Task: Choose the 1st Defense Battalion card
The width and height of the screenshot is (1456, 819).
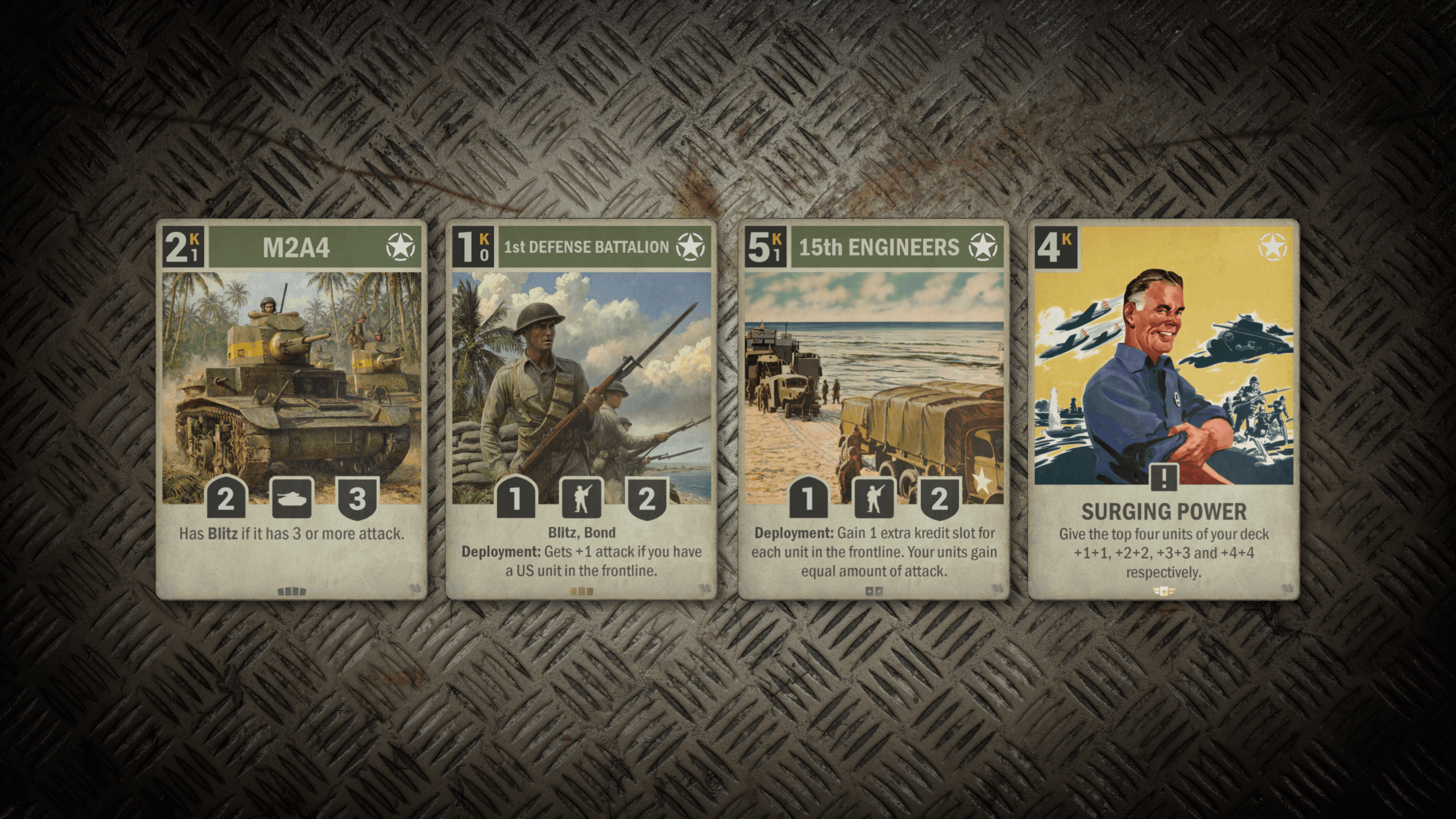Action: 581,409
